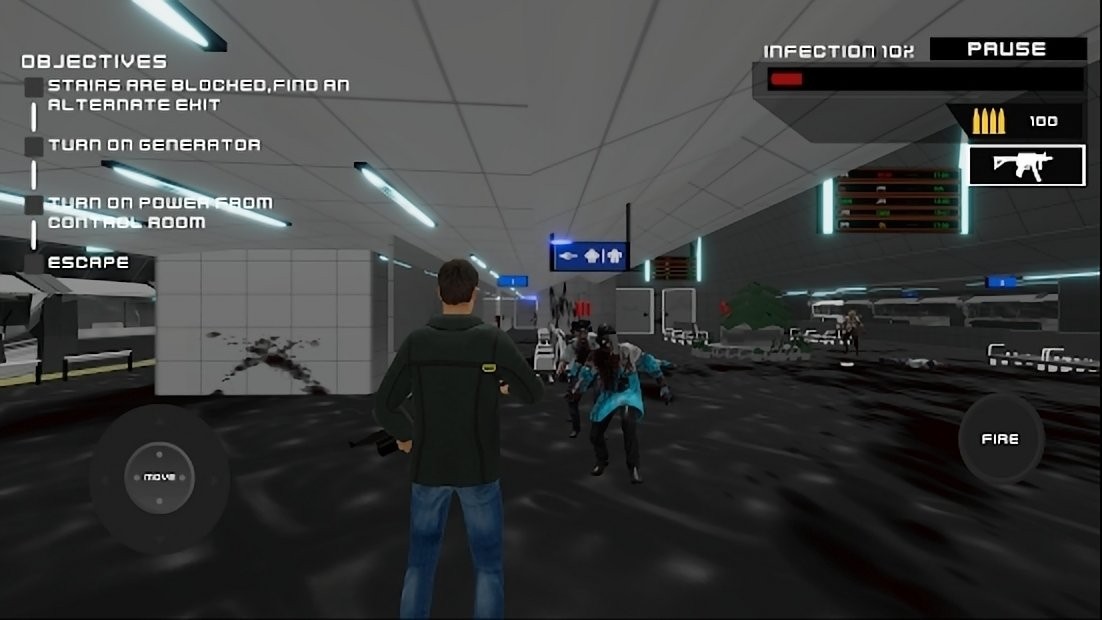This screenshot has height=620, width=1102.
Task: Pause the game
Action: pyautogui.click(x=1007, y=49)
